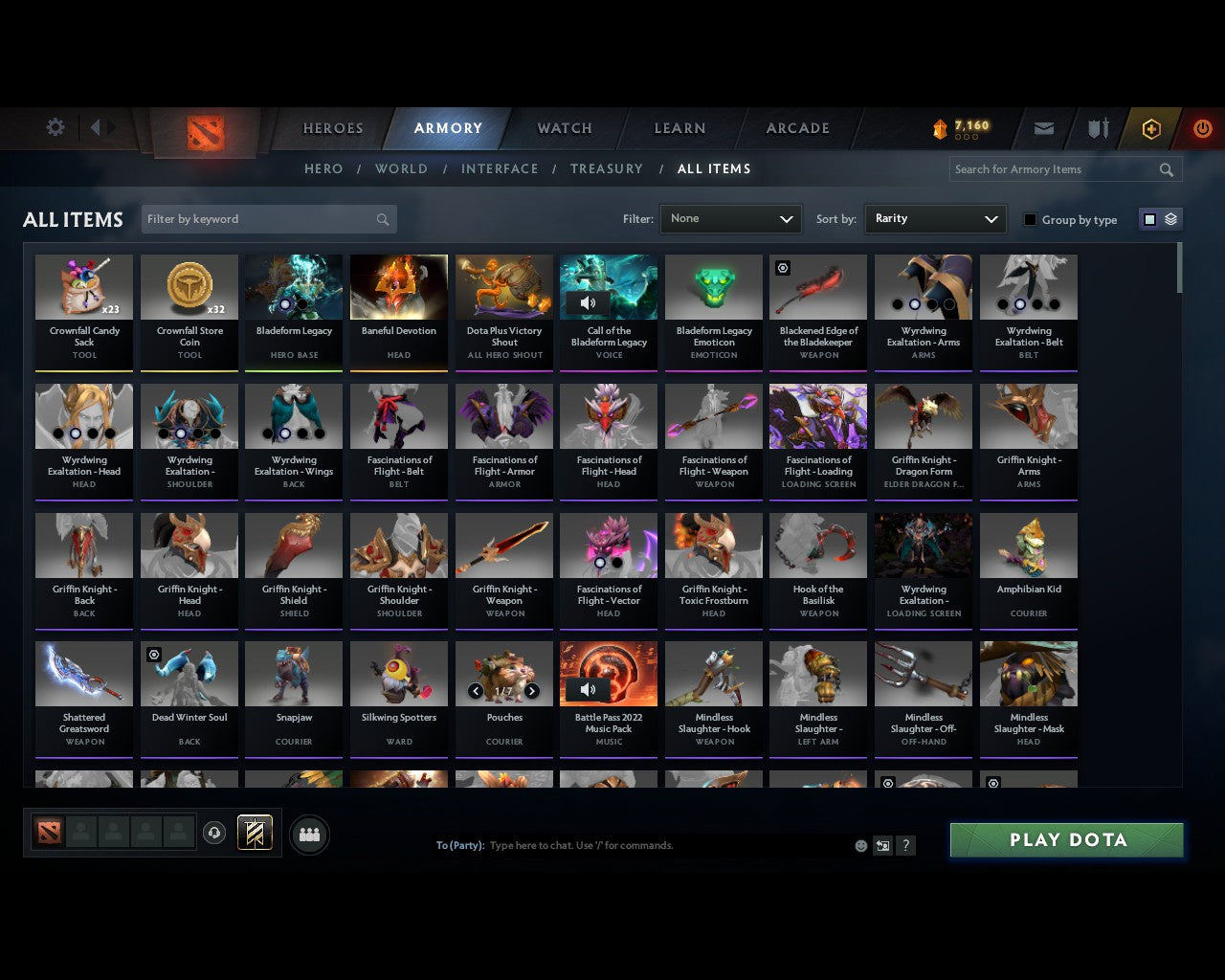The height and width of the screenshot is (980, 1225).
Task: Click the Dota Plus gold hexagon icon
Action: [1151, 127]
